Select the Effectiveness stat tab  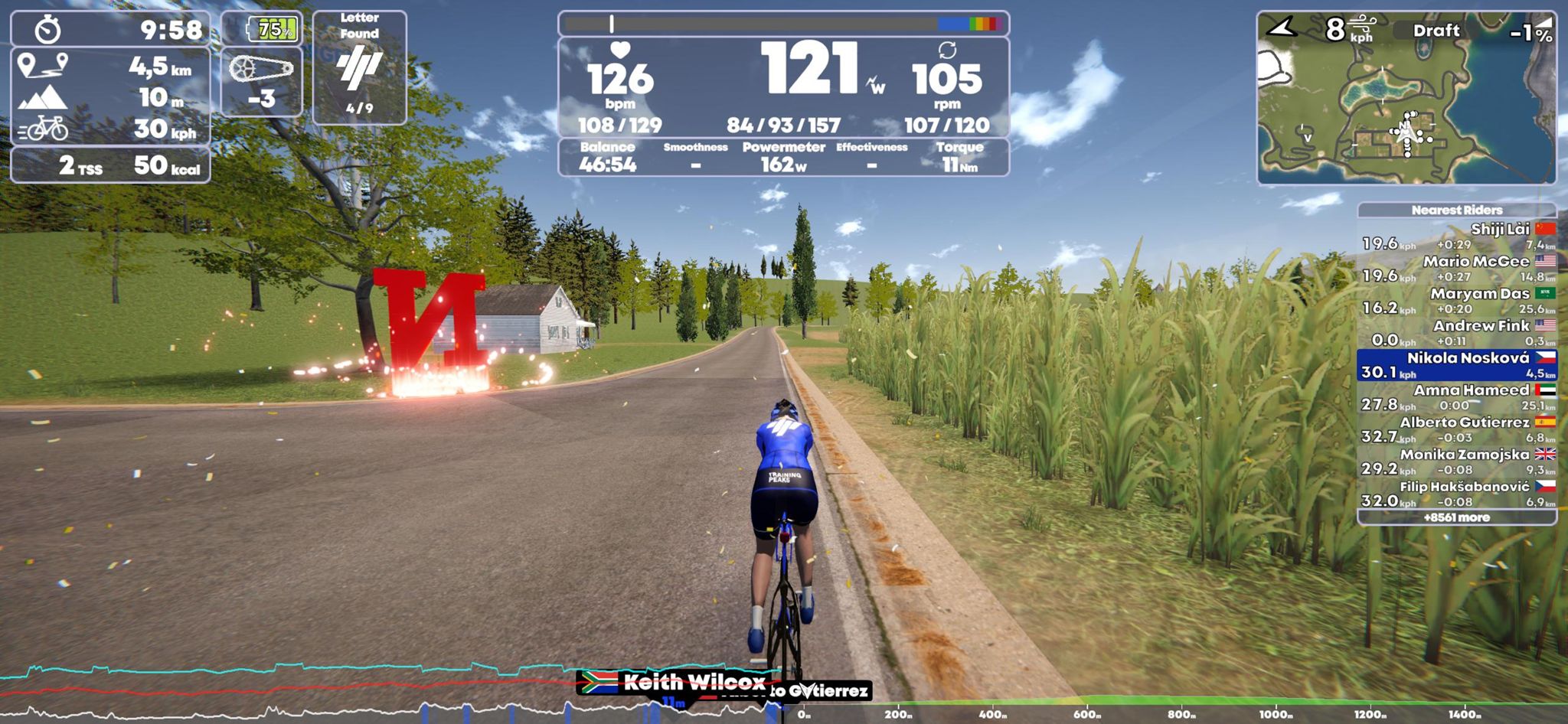pyautogui.click(x=872, y=148)
